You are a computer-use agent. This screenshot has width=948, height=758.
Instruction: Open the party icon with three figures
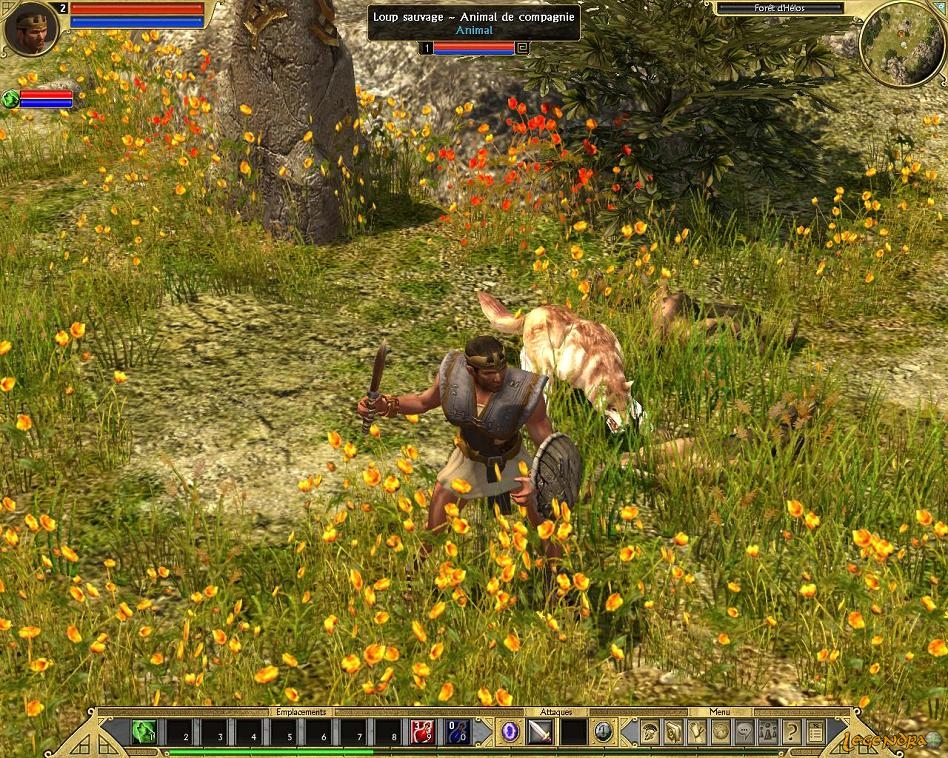[768, 733]
